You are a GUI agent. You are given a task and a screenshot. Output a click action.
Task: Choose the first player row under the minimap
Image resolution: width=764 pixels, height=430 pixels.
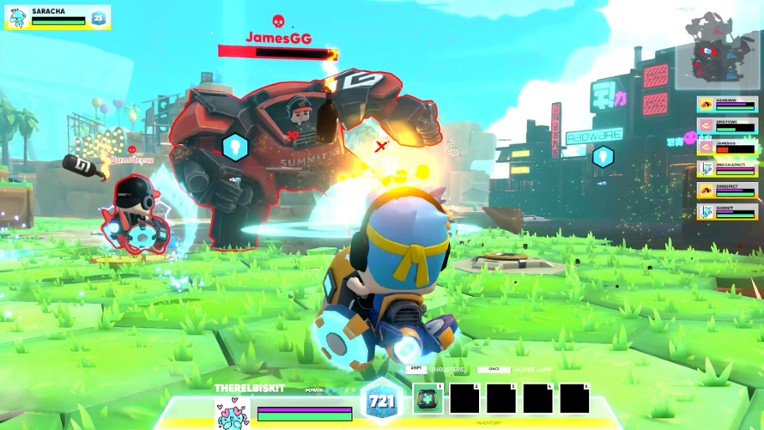click(727, 104)
